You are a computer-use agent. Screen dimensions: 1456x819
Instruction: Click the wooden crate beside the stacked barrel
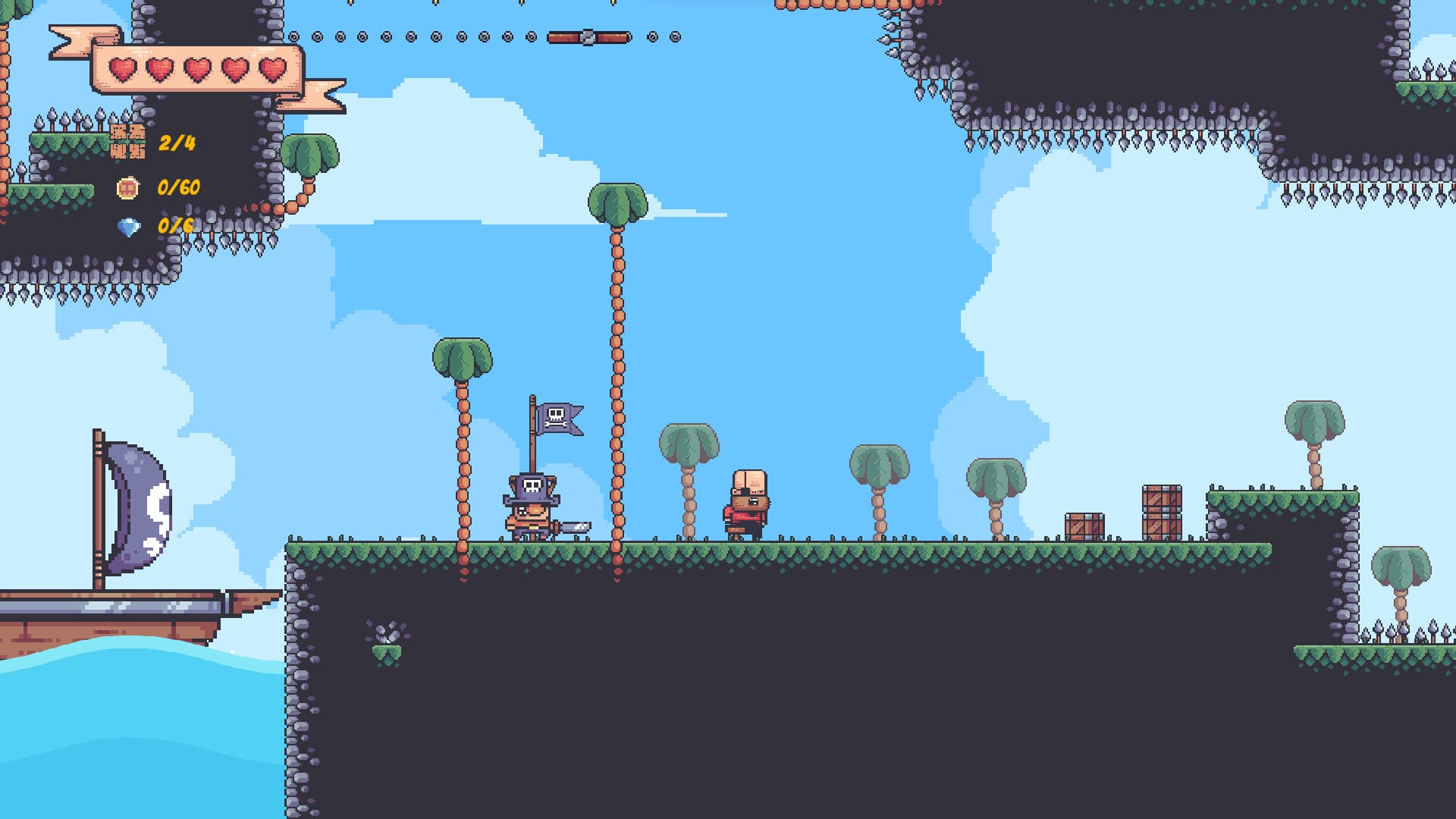coord(1083,523)
